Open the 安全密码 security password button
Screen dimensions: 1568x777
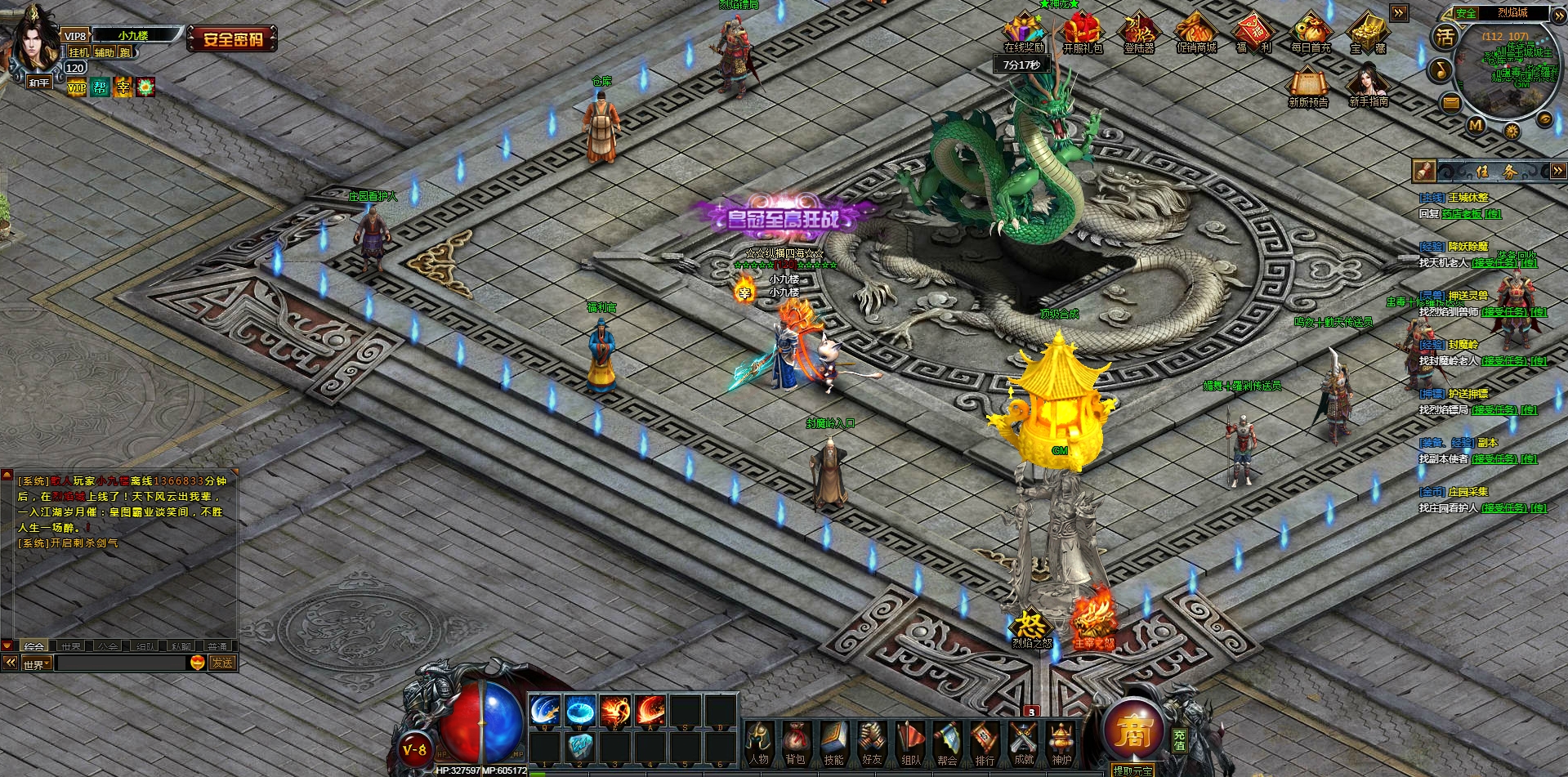point(232,38)
